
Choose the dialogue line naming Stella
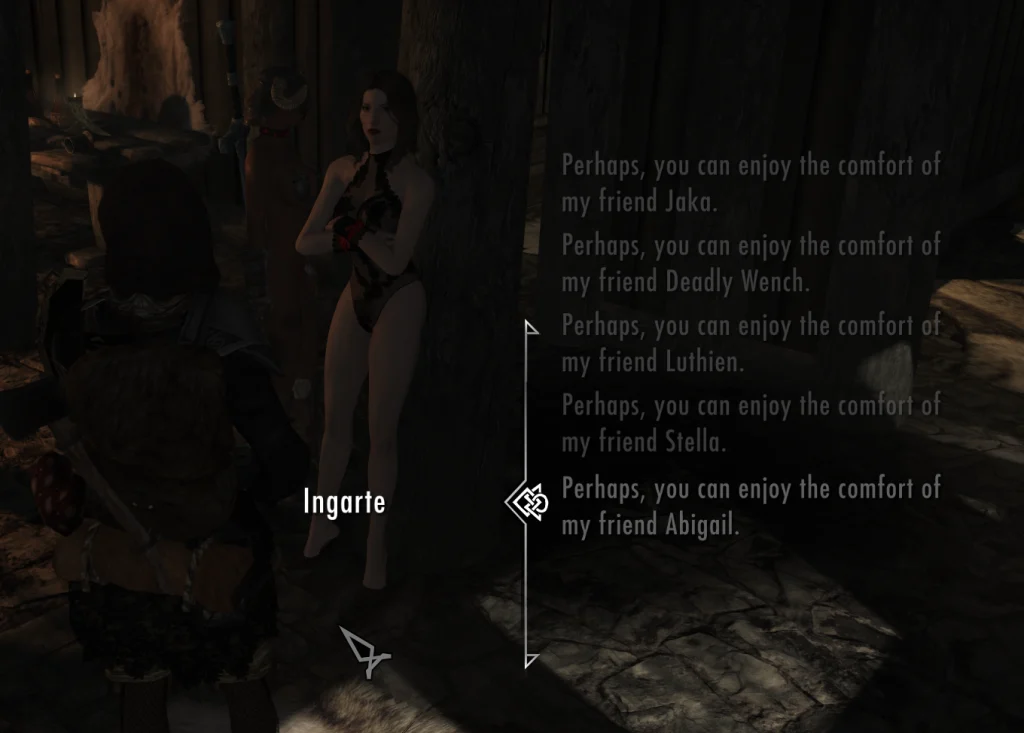point(750,423)
